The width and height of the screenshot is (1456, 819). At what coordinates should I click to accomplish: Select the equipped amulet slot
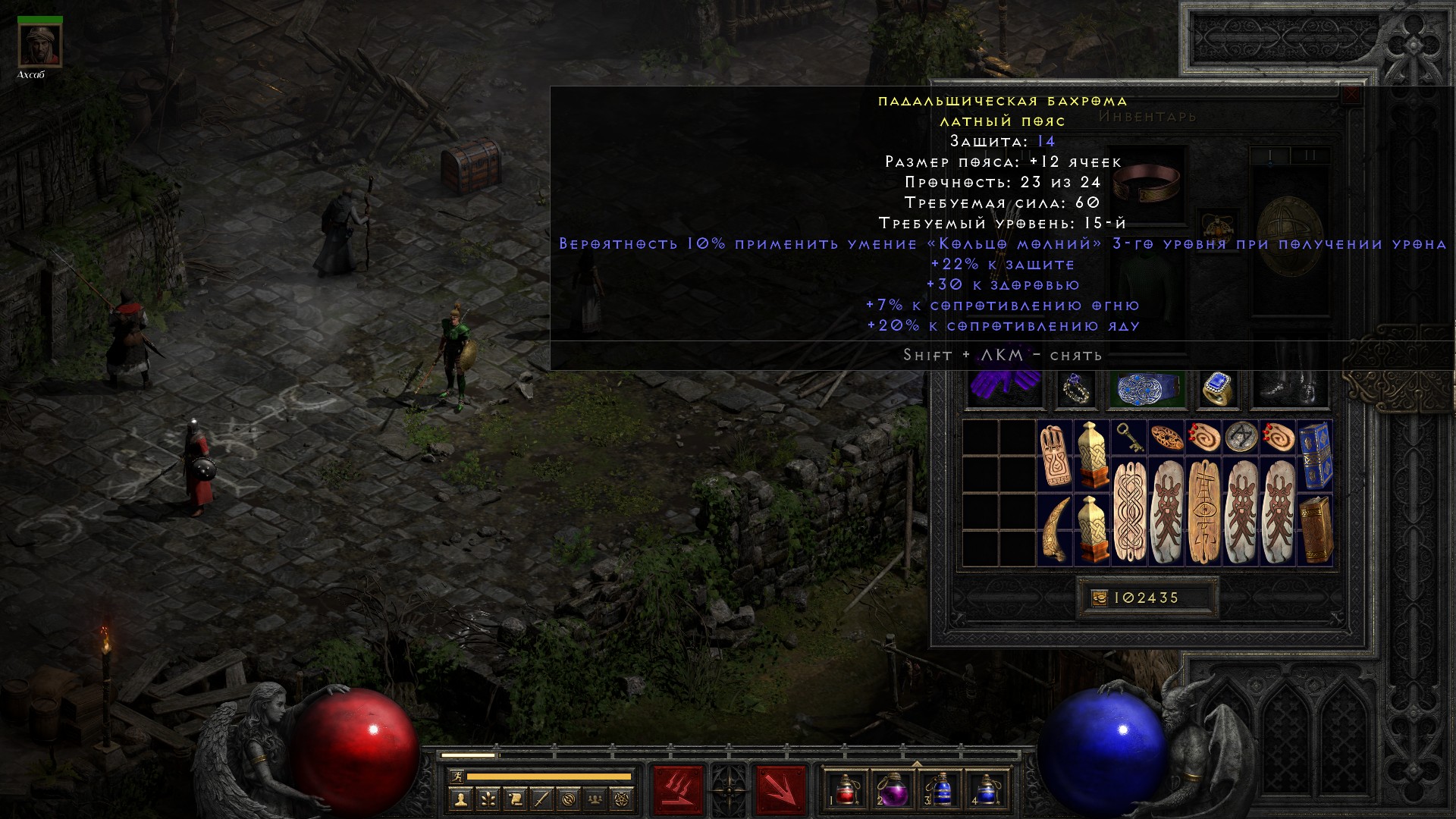[1219, 227]
